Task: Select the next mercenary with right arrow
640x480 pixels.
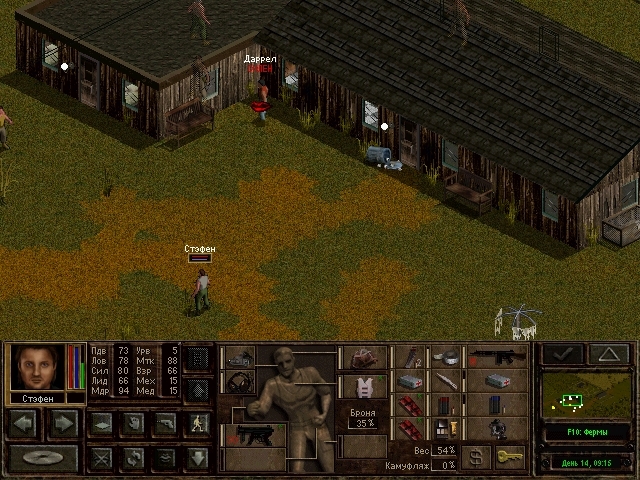Action: (62, 423)
